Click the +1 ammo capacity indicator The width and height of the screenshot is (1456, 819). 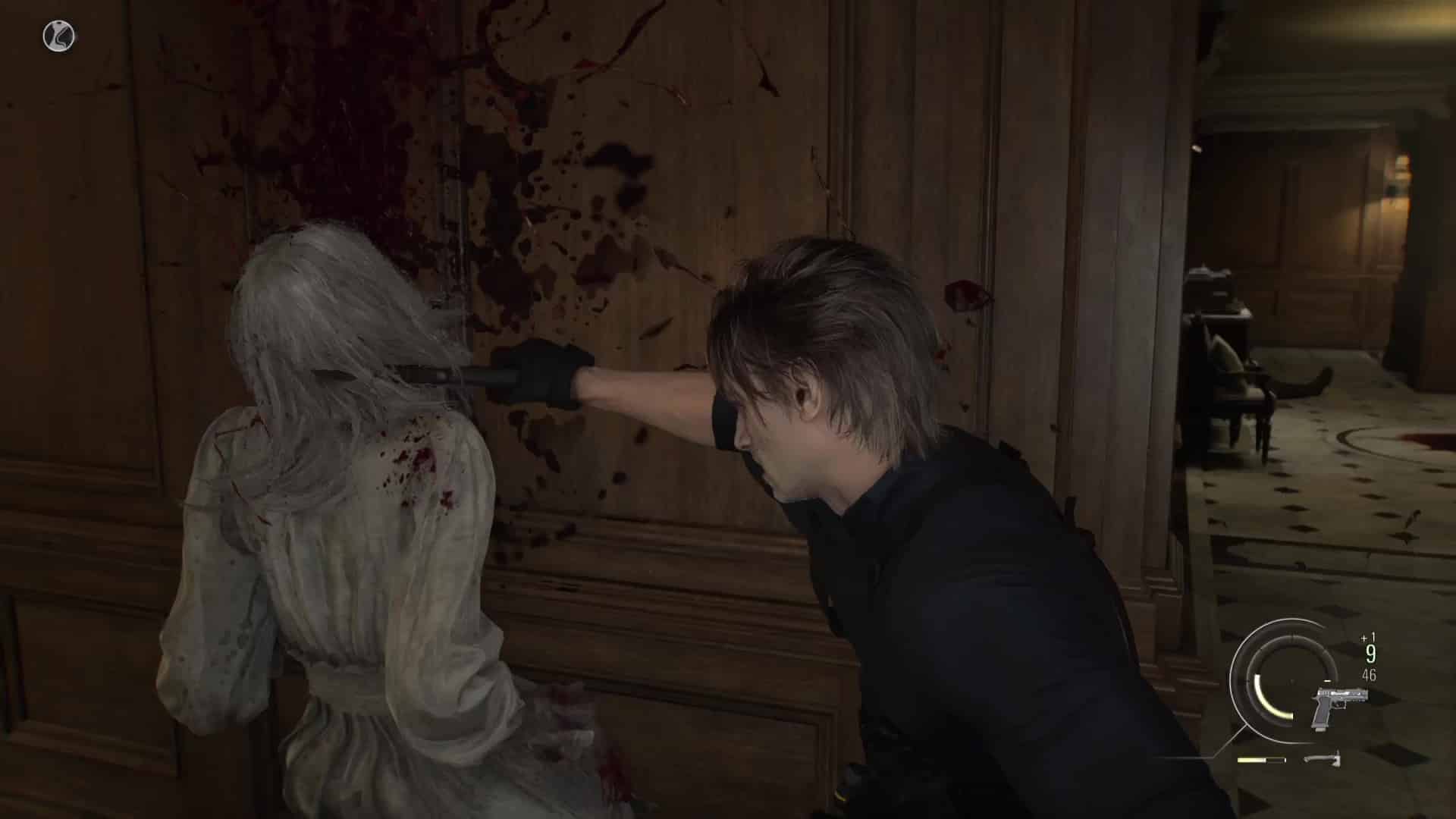tap(1367, 636)
